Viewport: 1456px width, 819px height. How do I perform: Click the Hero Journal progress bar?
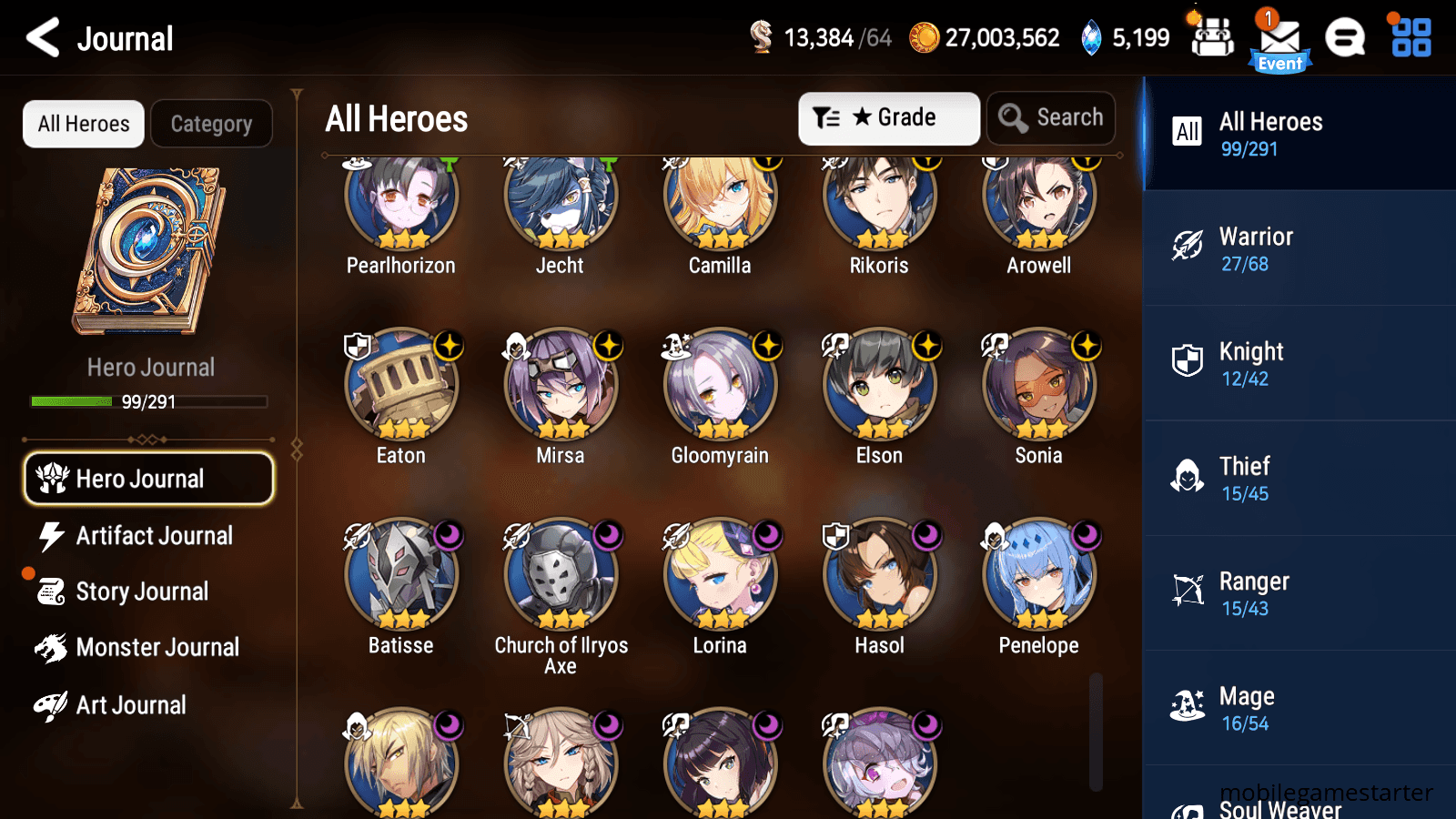click(x=148, y=401)
